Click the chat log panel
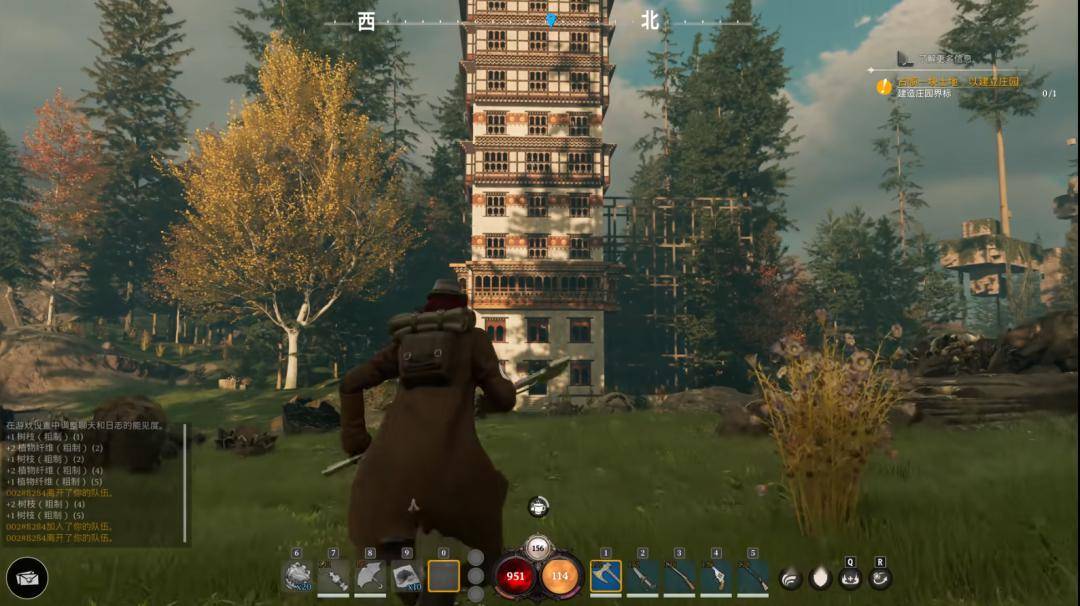Image resolution: width=1080 pixels, height=606 pixels. point(92,482)
